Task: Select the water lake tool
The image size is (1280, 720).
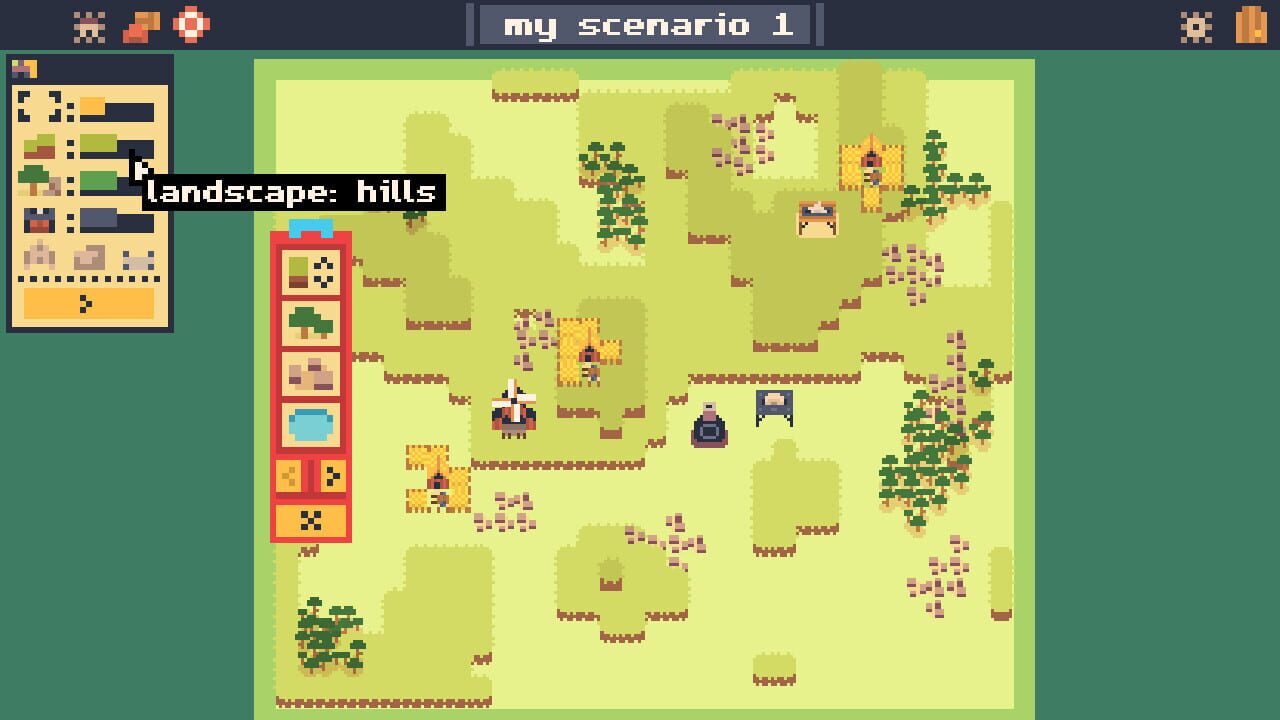Action: [310, 422]
